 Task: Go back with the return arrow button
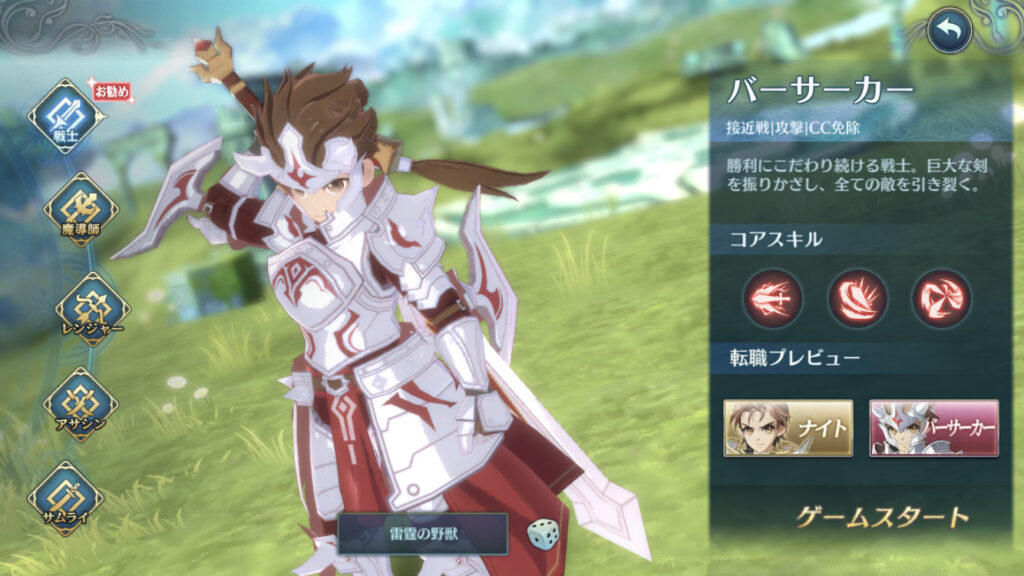pos(949,33)
